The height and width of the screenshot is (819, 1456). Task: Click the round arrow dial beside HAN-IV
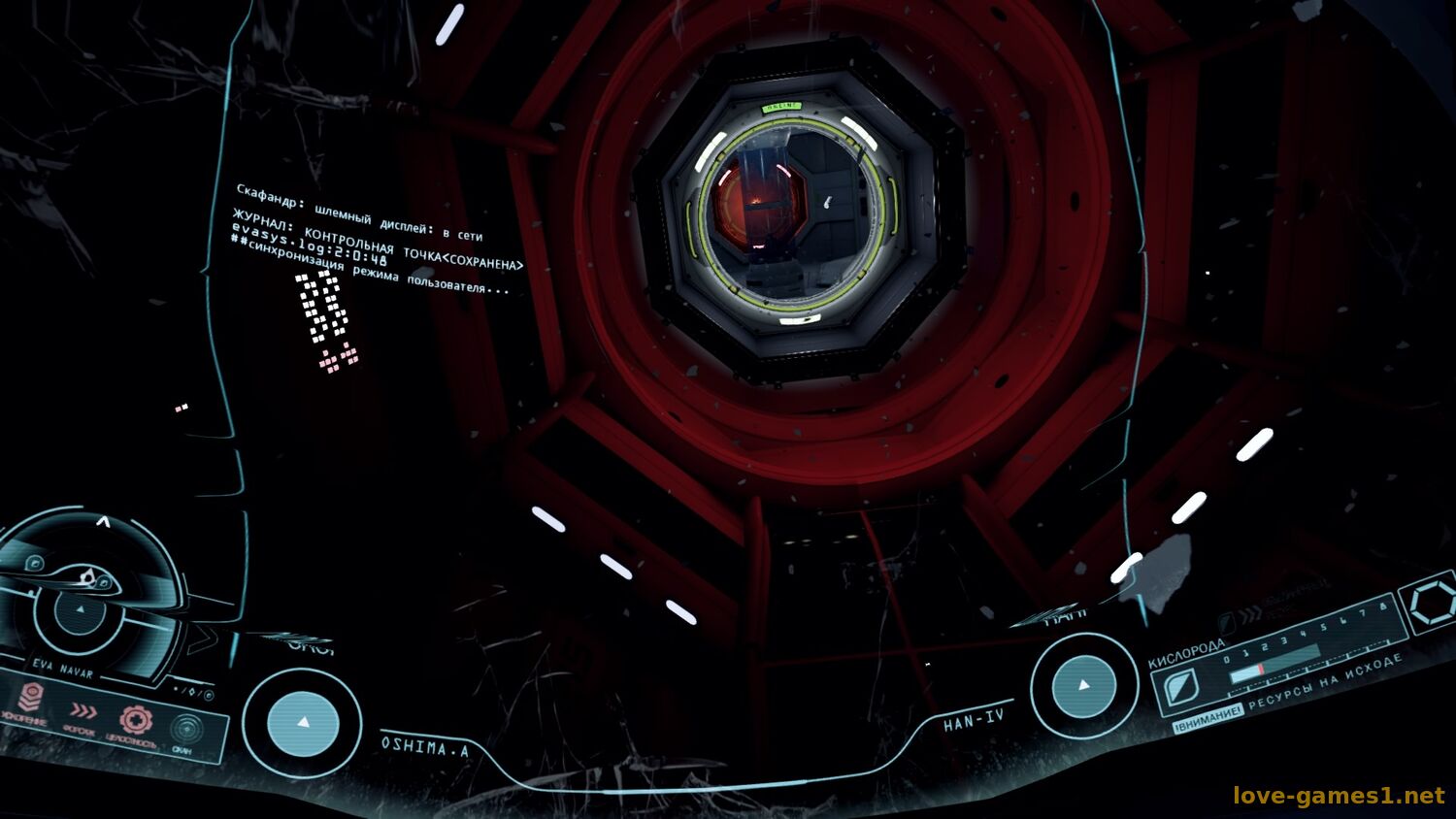click(1083, 685)
